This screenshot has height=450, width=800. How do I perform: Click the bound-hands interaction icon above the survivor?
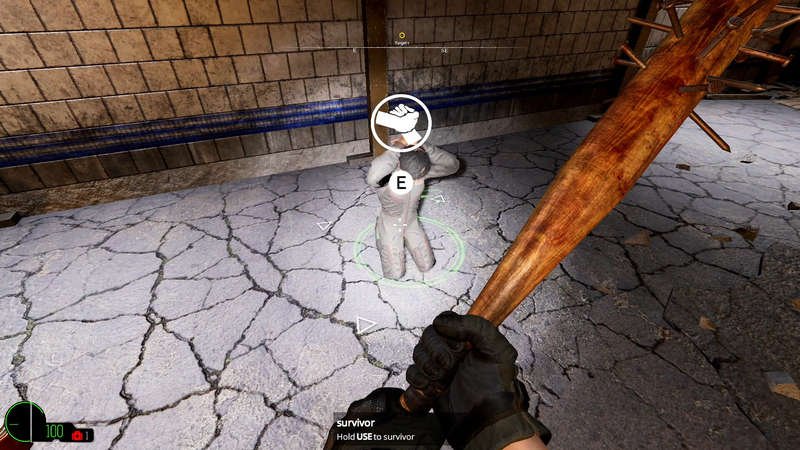pos(401,122)
